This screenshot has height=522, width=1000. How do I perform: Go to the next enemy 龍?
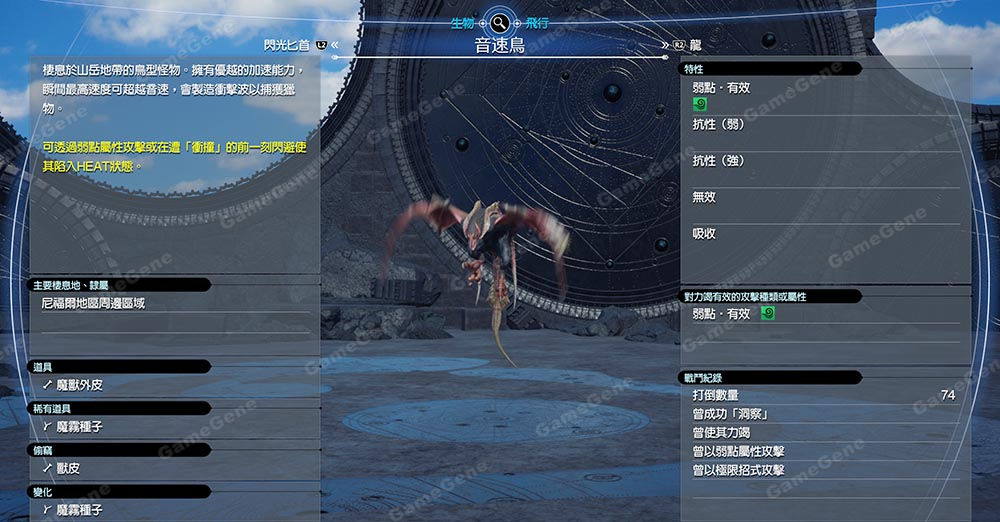pos(694,45)
